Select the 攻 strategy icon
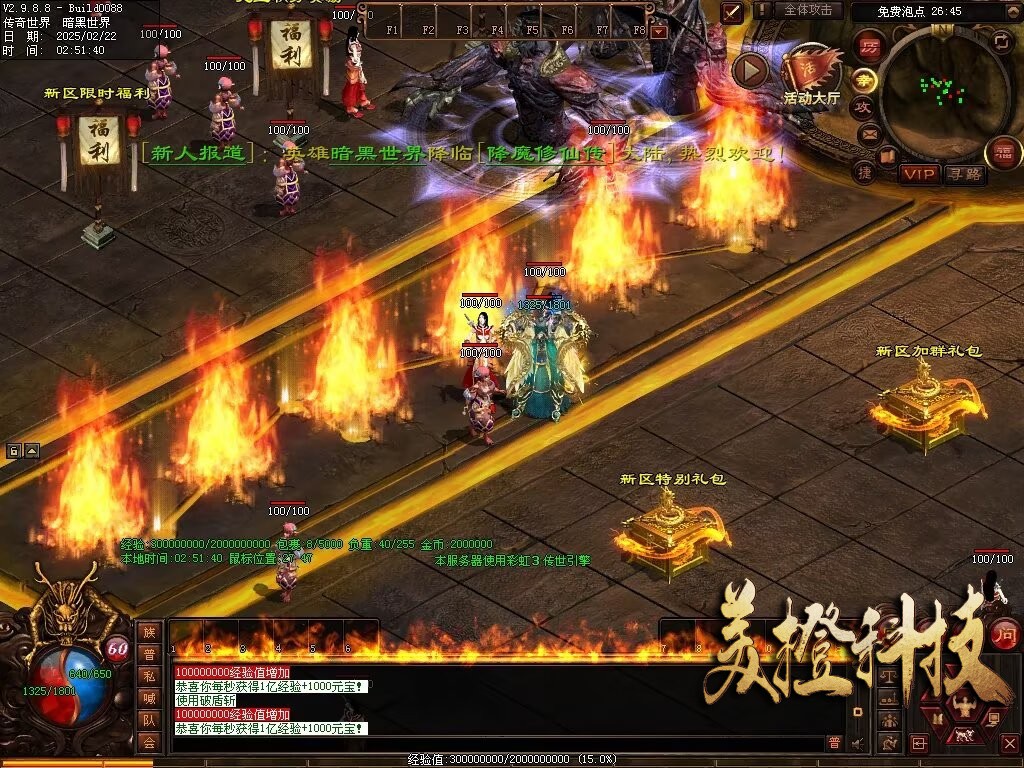 [862, 107]
